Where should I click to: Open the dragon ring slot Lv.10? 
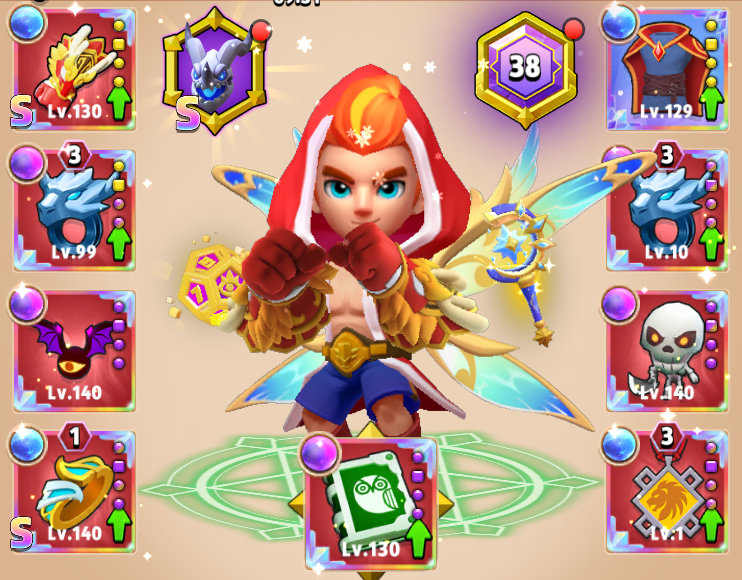point(667,211)
